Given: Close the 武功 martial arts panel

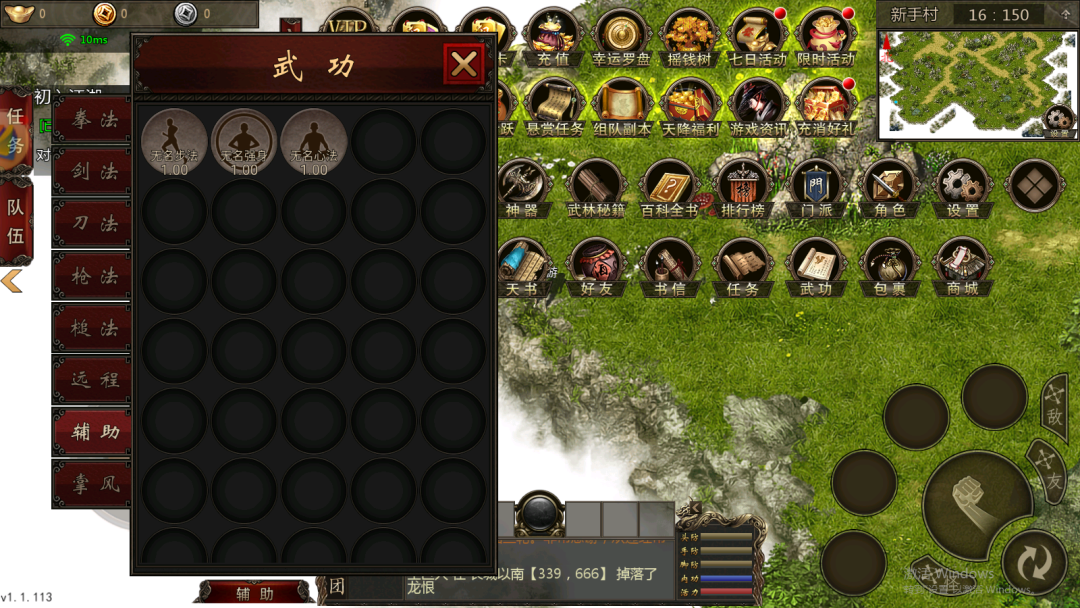Looking at the screenshot, I should [x=464, y=65].
